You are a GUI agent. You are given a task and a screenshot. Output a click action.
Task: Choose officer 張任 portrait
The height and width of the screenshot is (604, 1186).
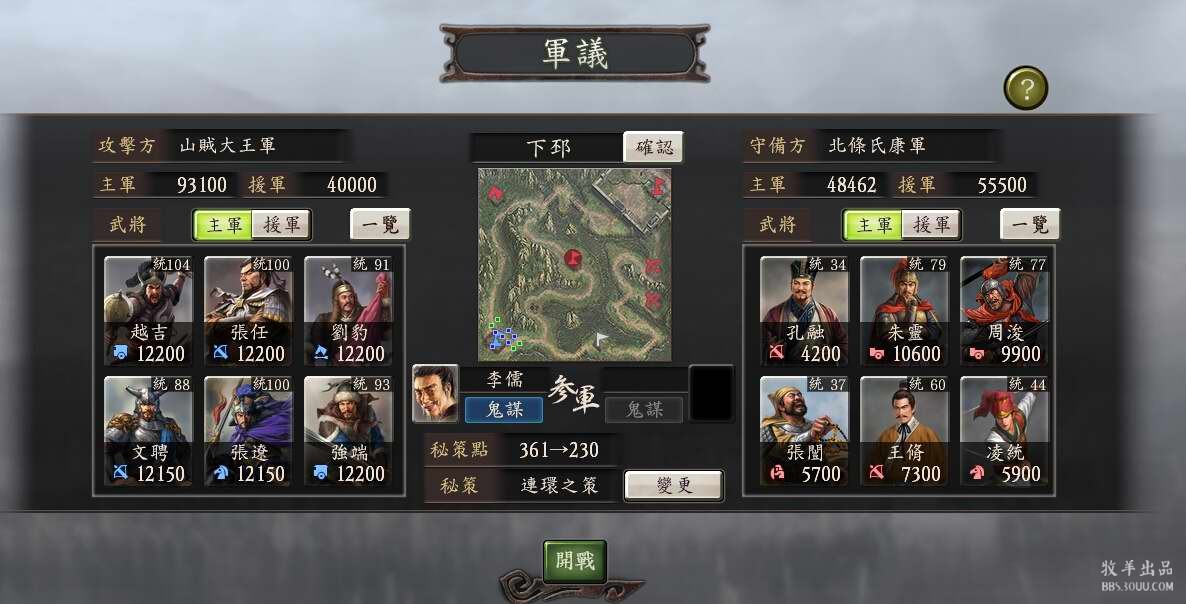[249, 311]
